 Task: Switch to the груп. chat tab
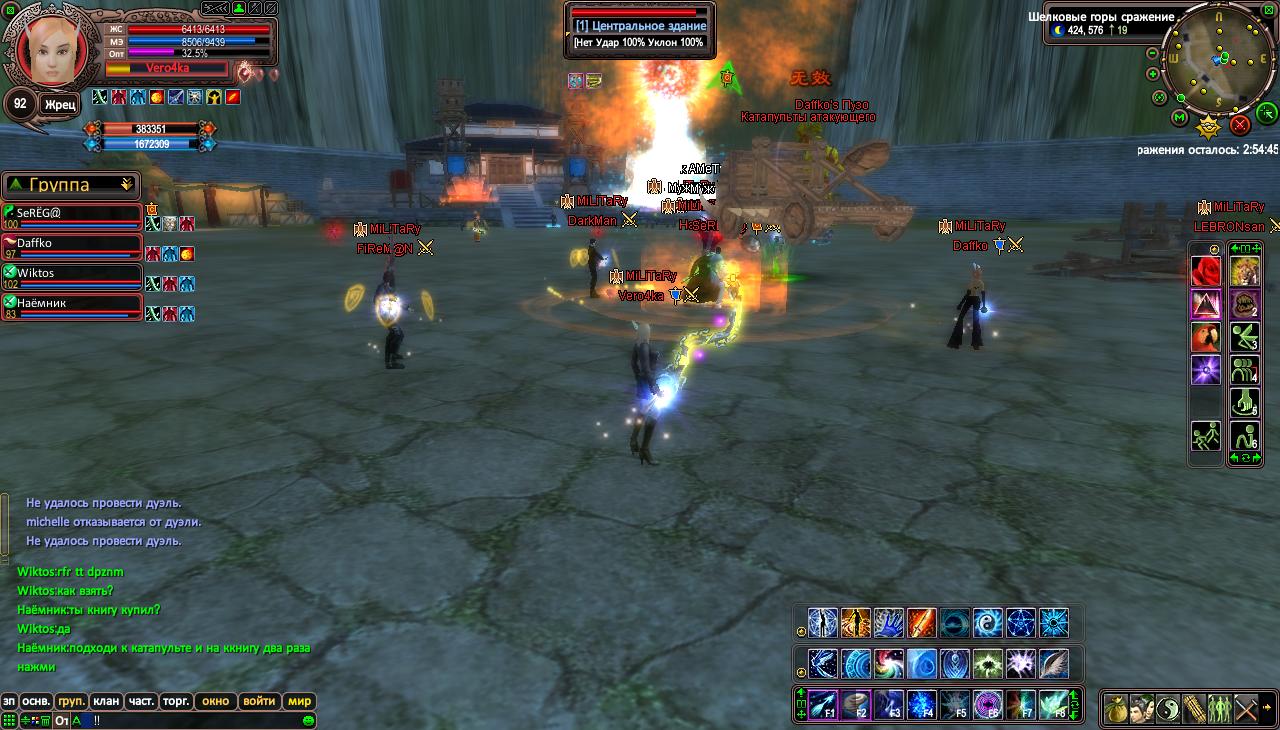pyautogui.click(x=71, y=701)
